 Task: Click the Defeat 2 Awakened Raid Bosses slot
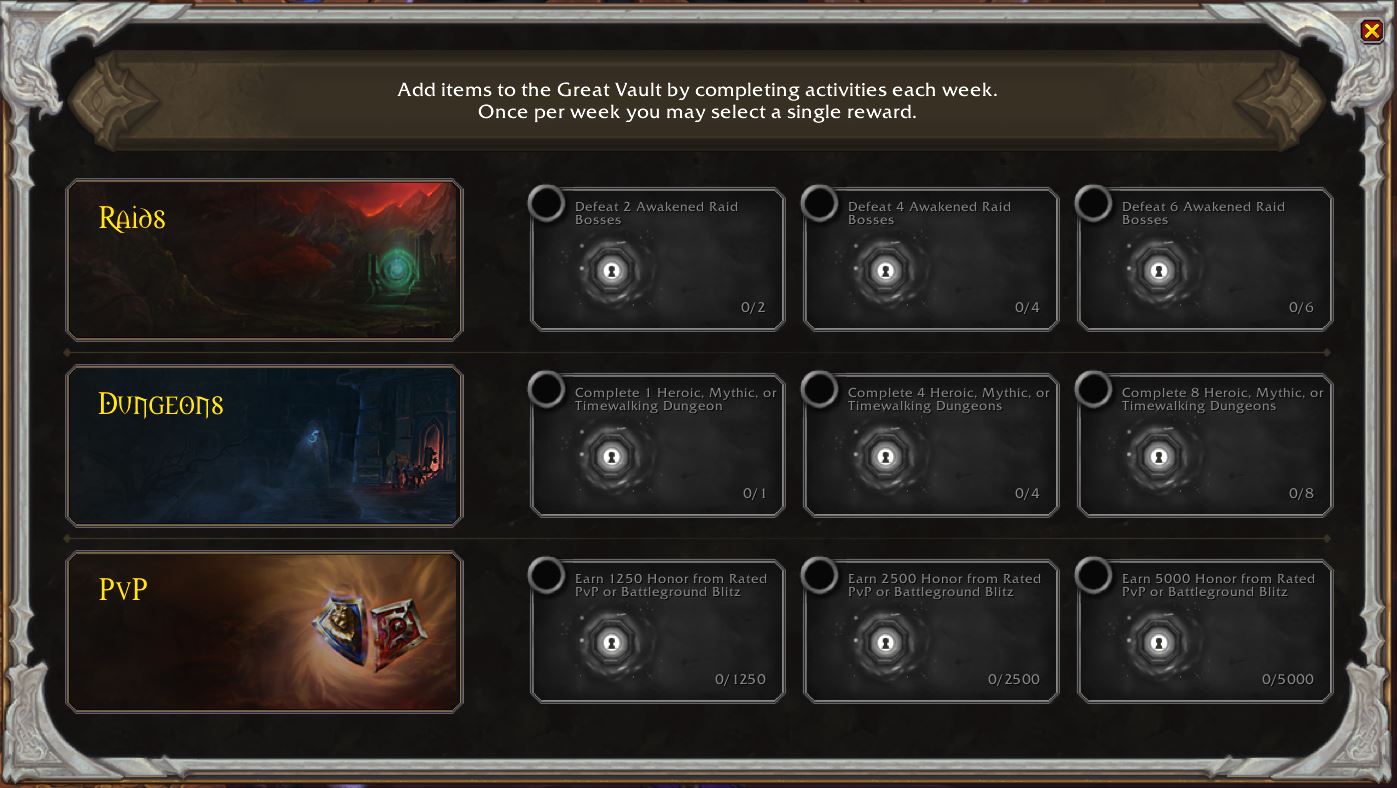click(x=658, y=260)
